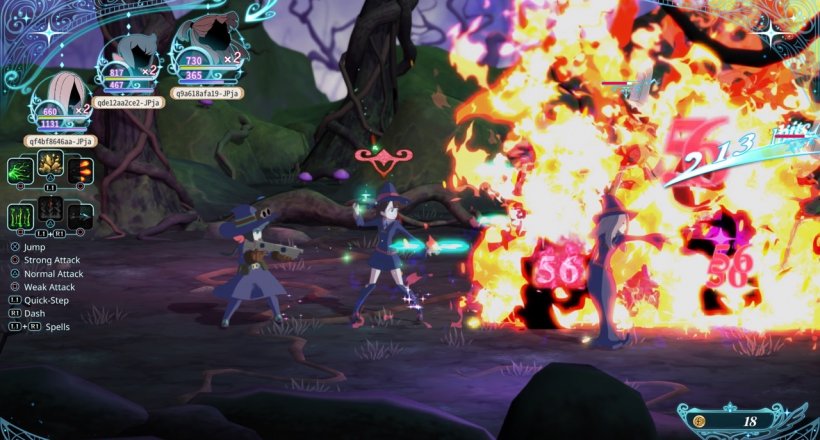
Task: Choose the orange fireballs spell icon
Action: (x=80, y=169)
